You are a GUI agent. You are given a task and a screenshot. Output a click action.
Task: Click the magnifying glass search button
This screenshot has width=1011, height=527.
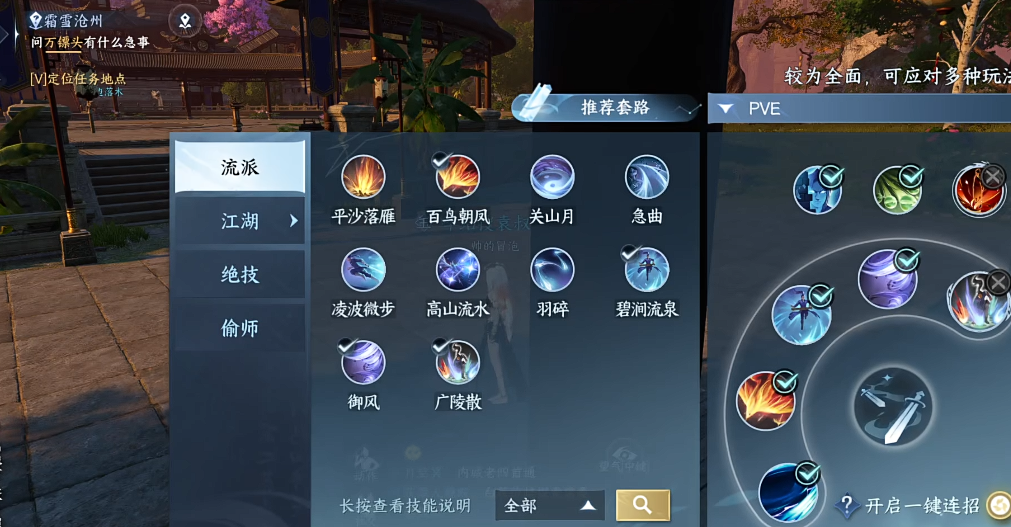coord(643,505)
